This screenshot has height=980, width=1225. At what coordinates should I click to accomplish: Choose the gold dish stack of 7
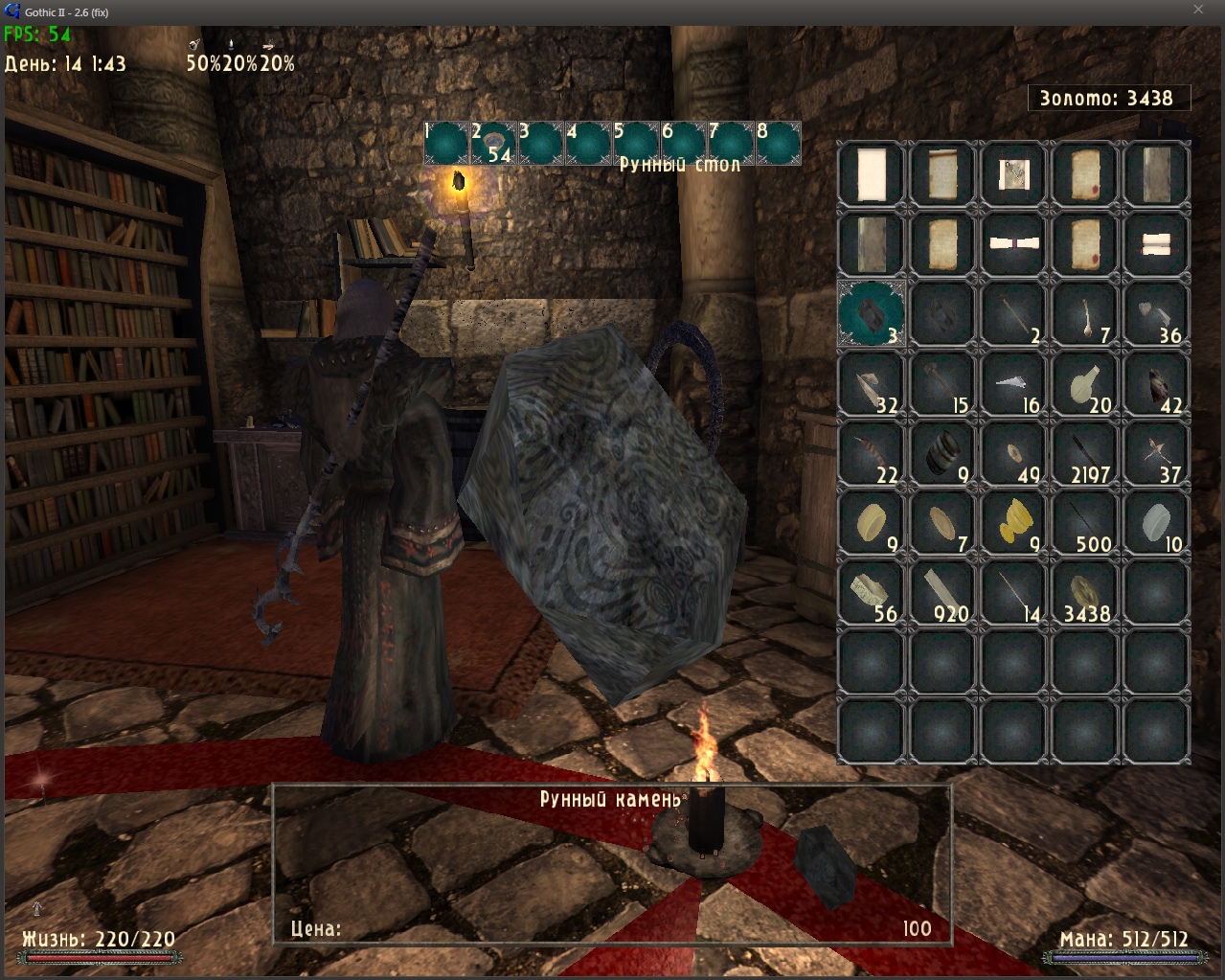click(941, 522)
